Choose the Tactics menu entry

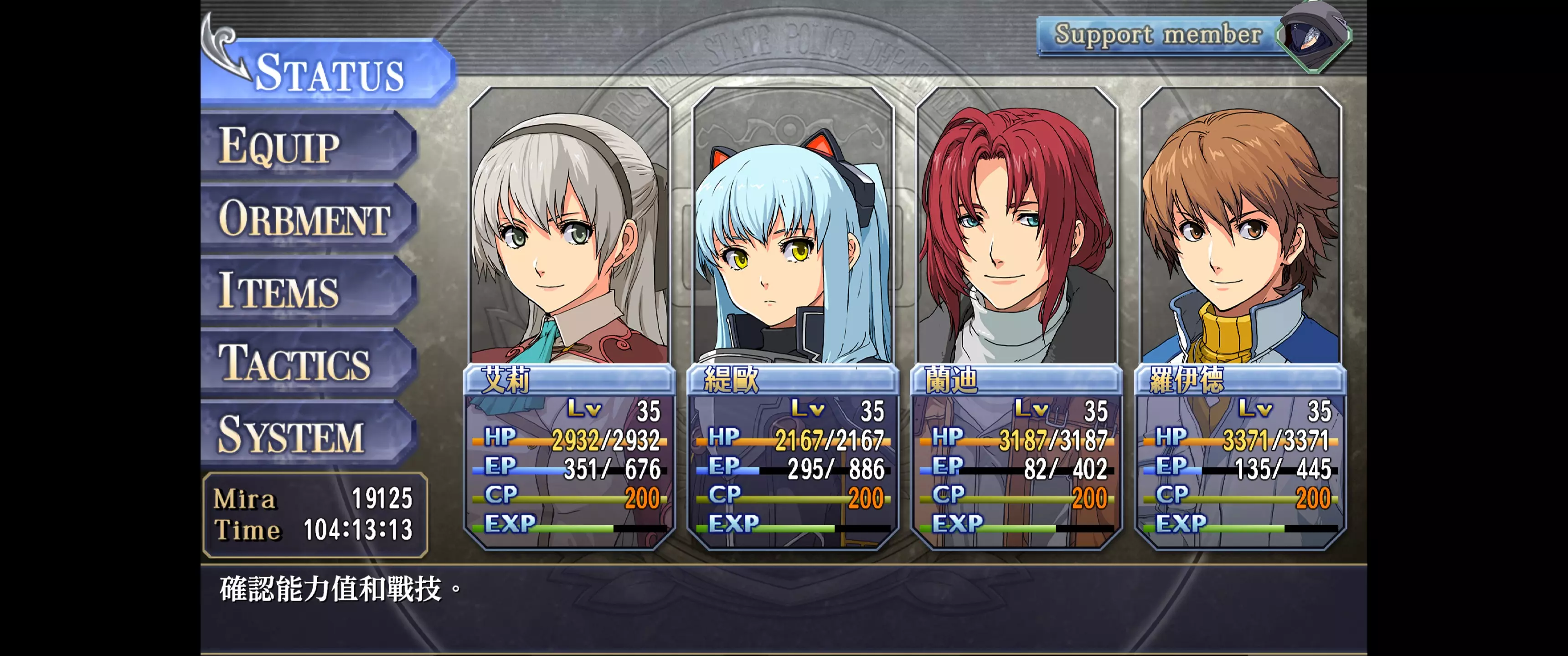[307, 363]
